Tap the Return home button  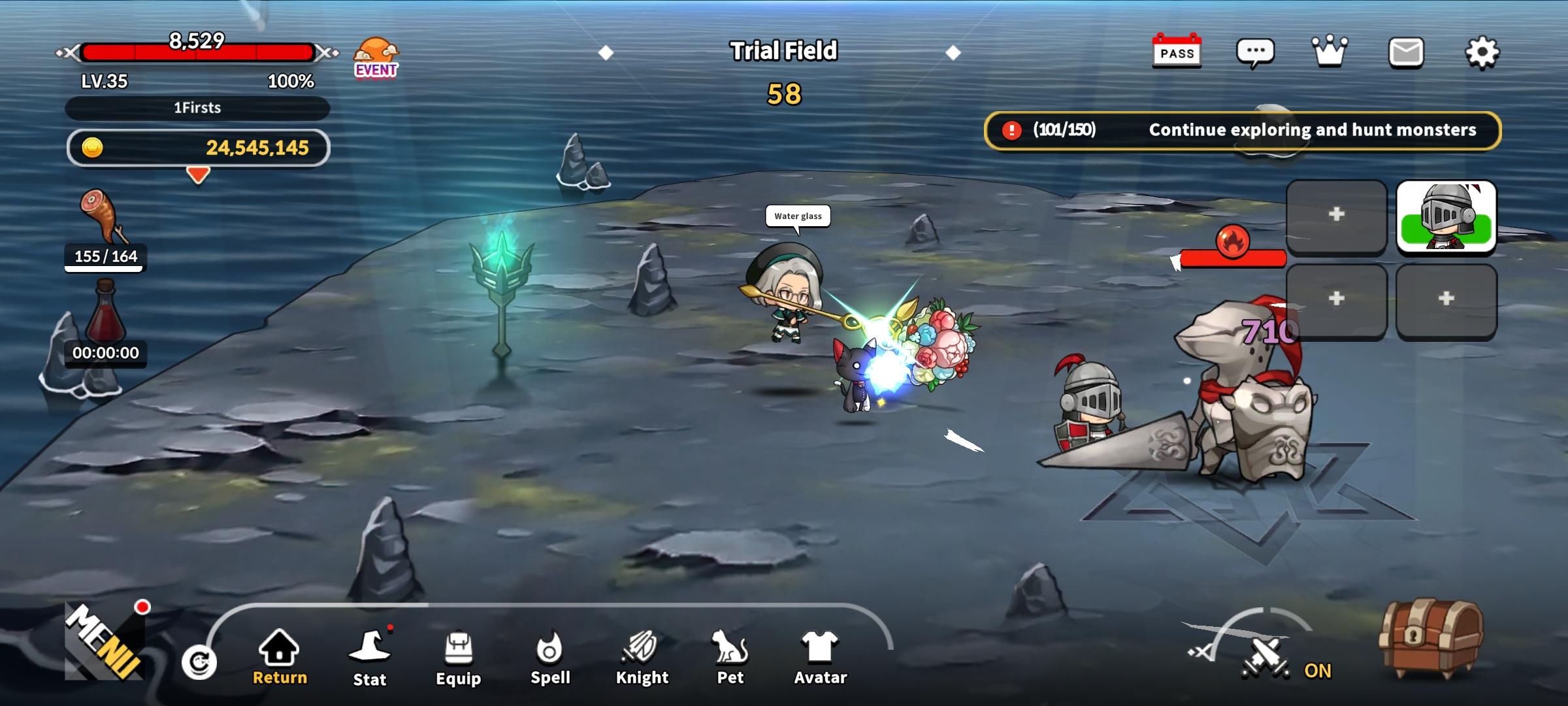280,657
